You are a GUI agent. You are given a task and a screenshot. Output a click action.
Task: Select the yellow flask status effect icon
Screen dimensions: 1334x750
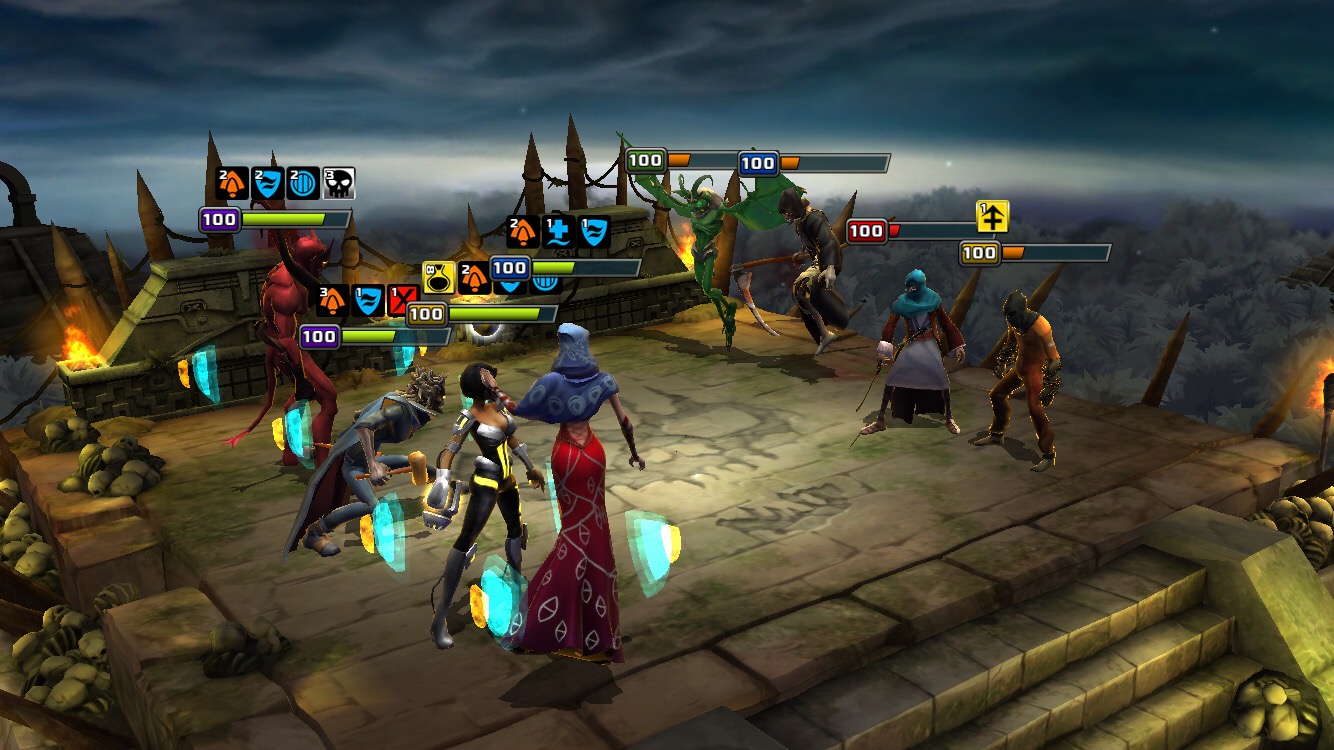438,277
